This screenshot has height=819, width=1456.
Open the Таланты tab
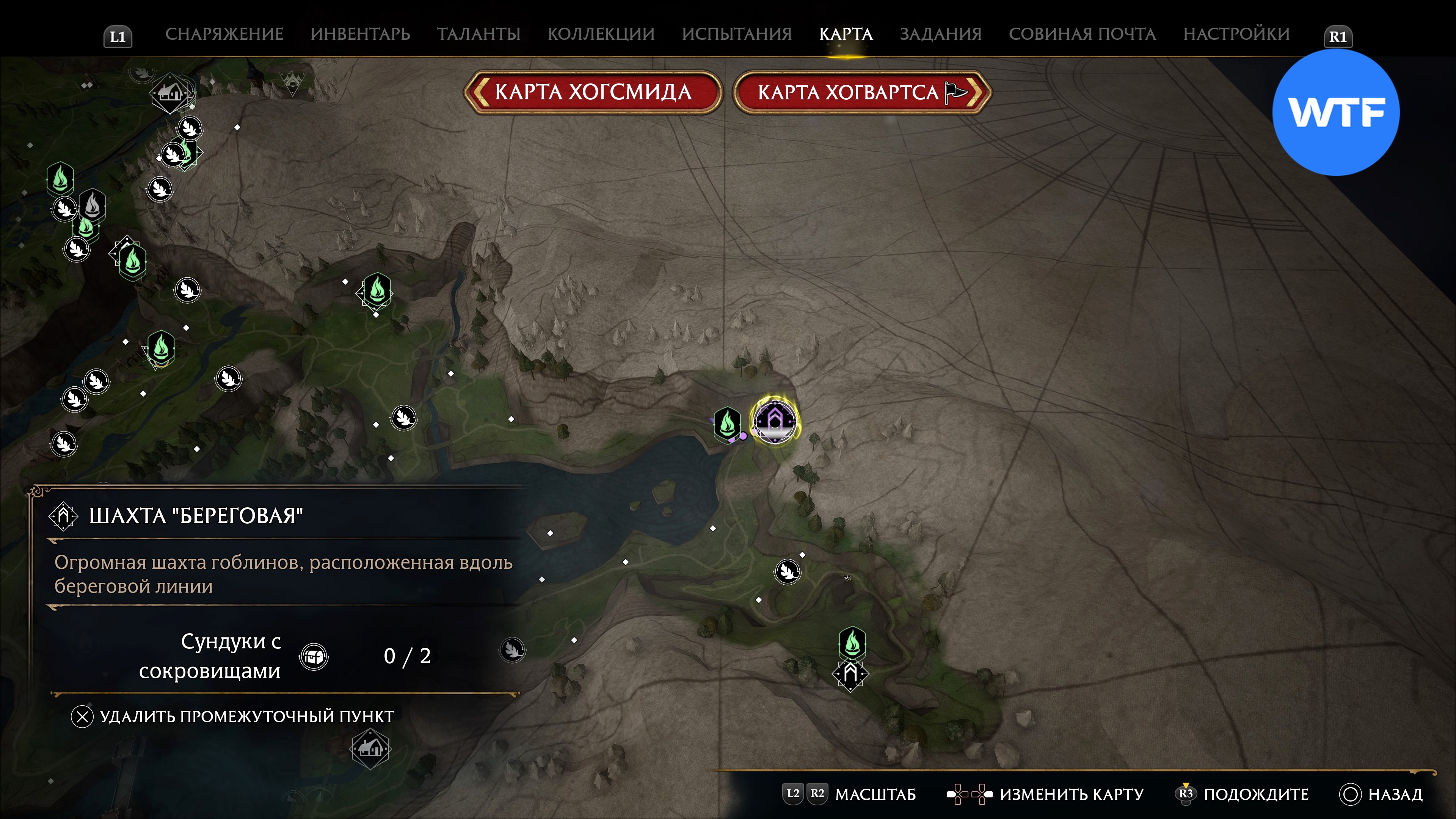tap(478, 34)
